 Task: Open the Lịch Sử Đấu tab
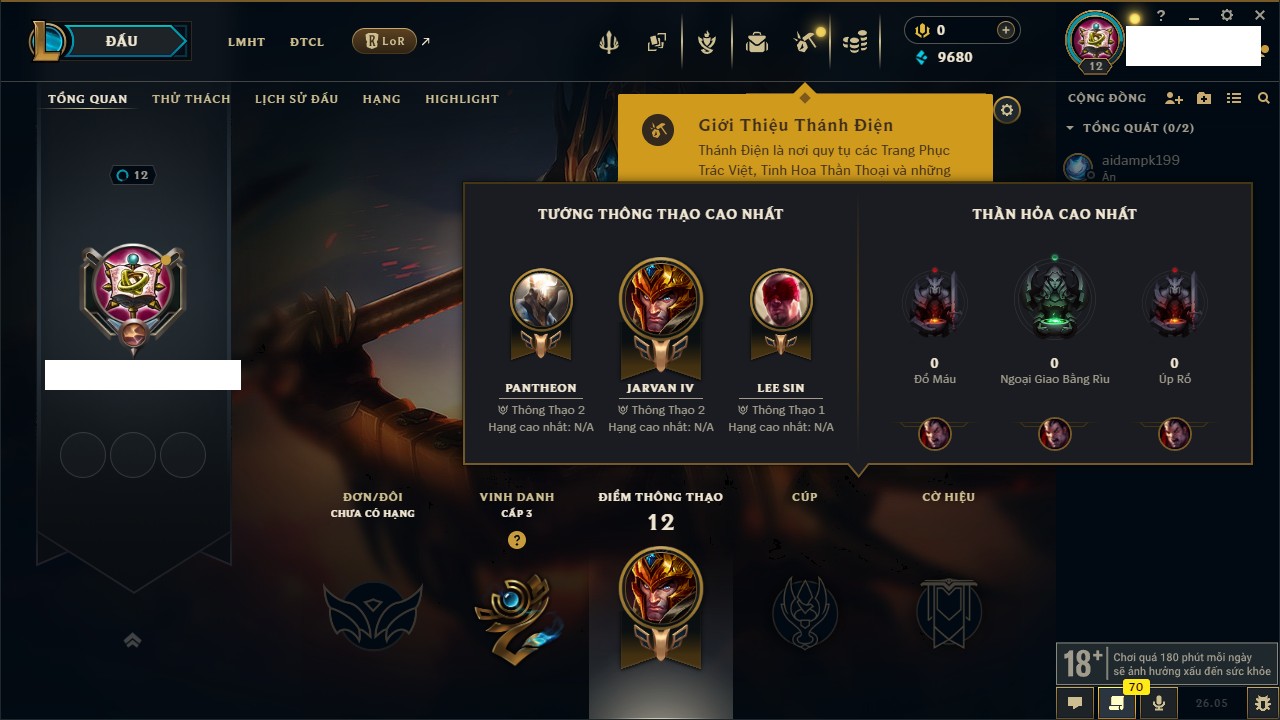coord(296,99)
